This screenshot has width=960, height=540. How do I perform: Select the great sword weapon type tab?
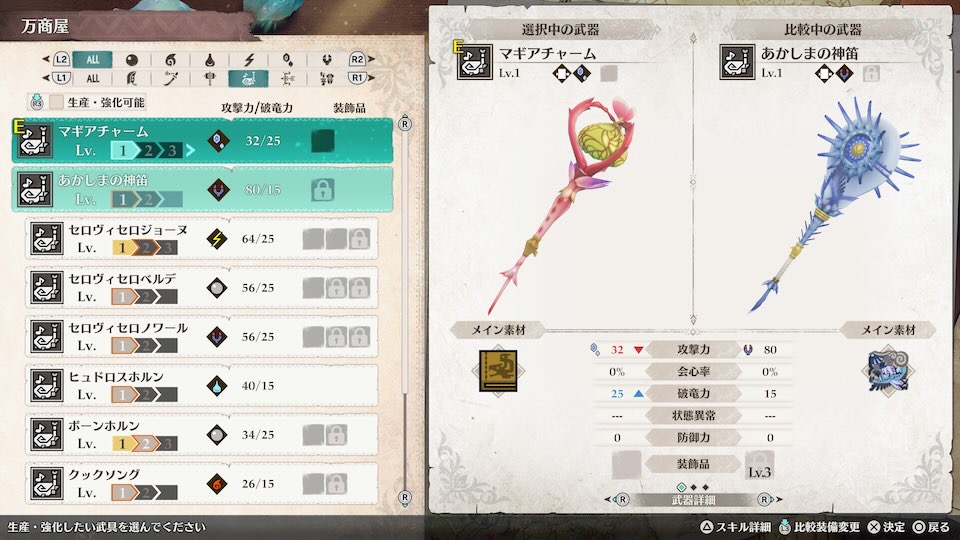click(131, 78)
